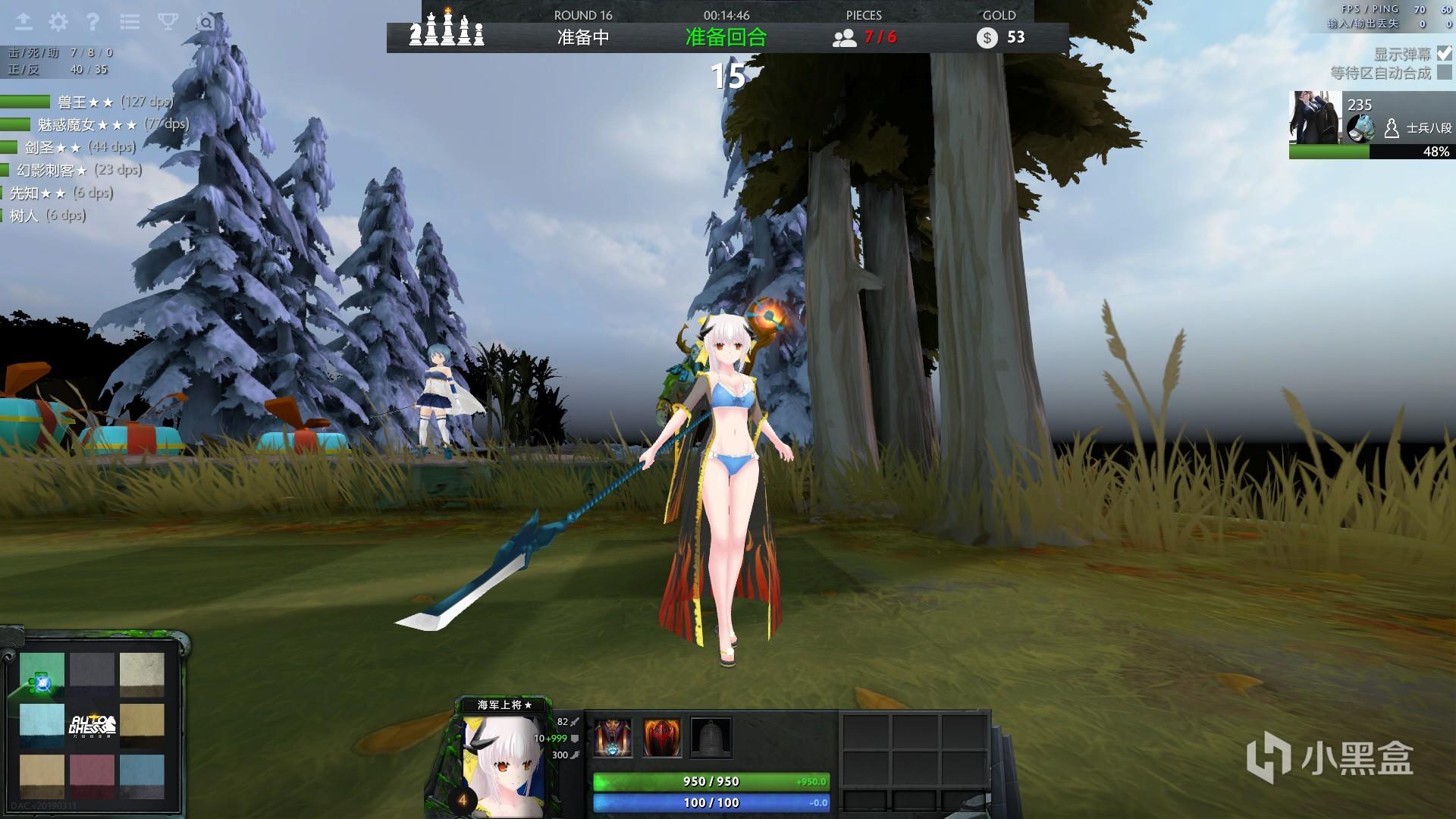Open the trophy leaderboard icon
This screenshot has width=1456, height=819.
click(x=168, y=21)
